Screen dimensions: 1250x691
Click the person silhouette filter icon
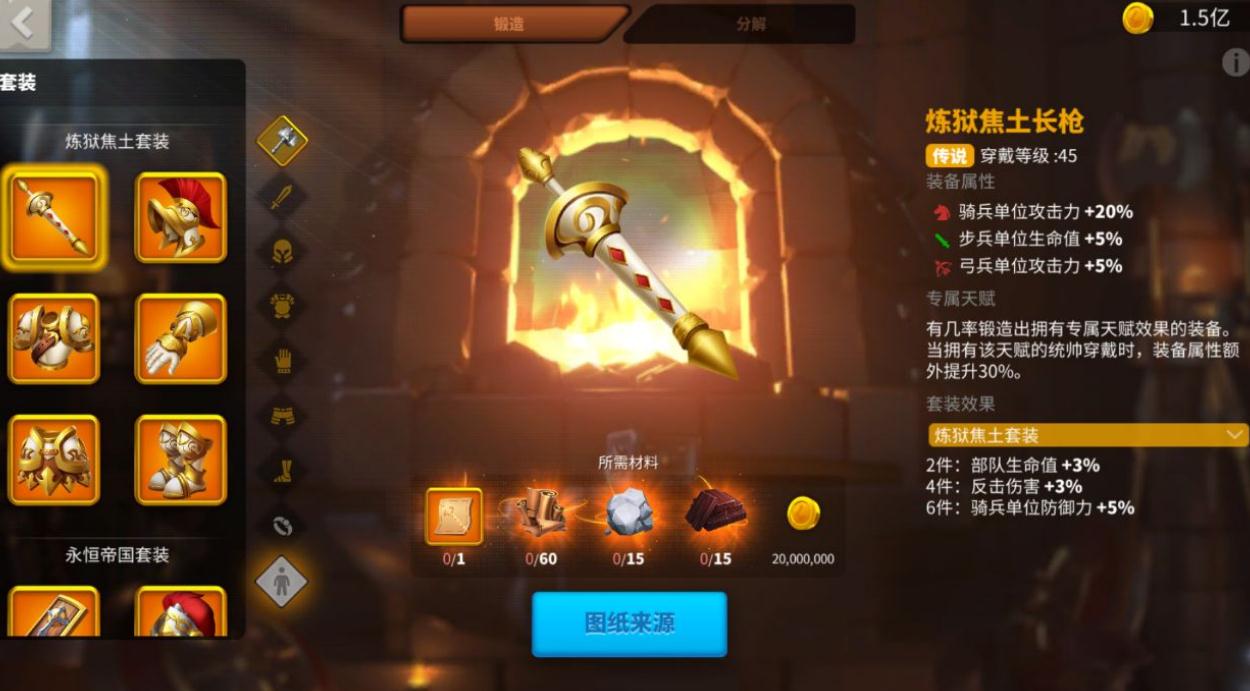tap(282, 582)
